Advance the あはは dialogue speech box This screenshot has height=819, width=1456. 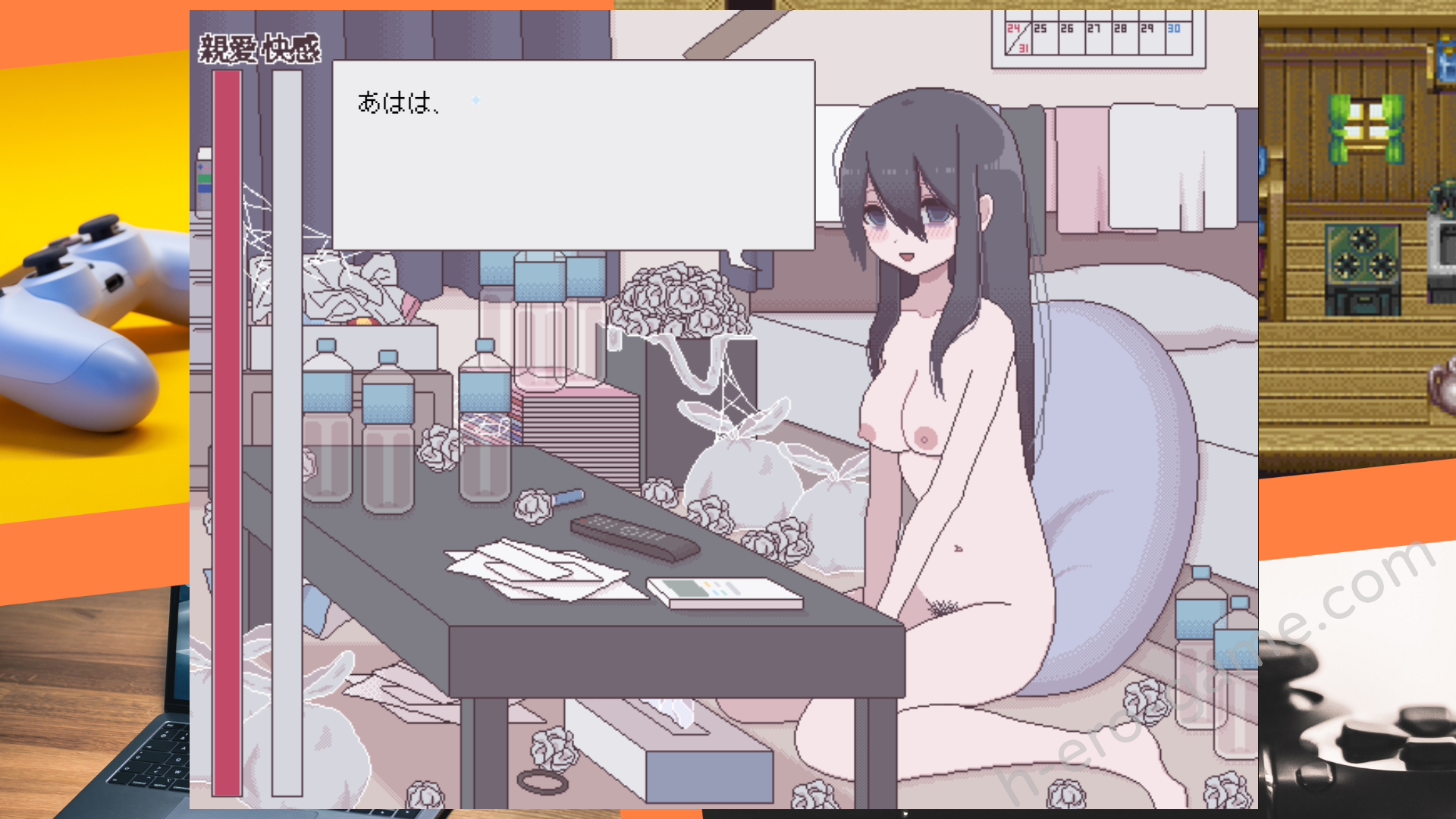point(573,155)
